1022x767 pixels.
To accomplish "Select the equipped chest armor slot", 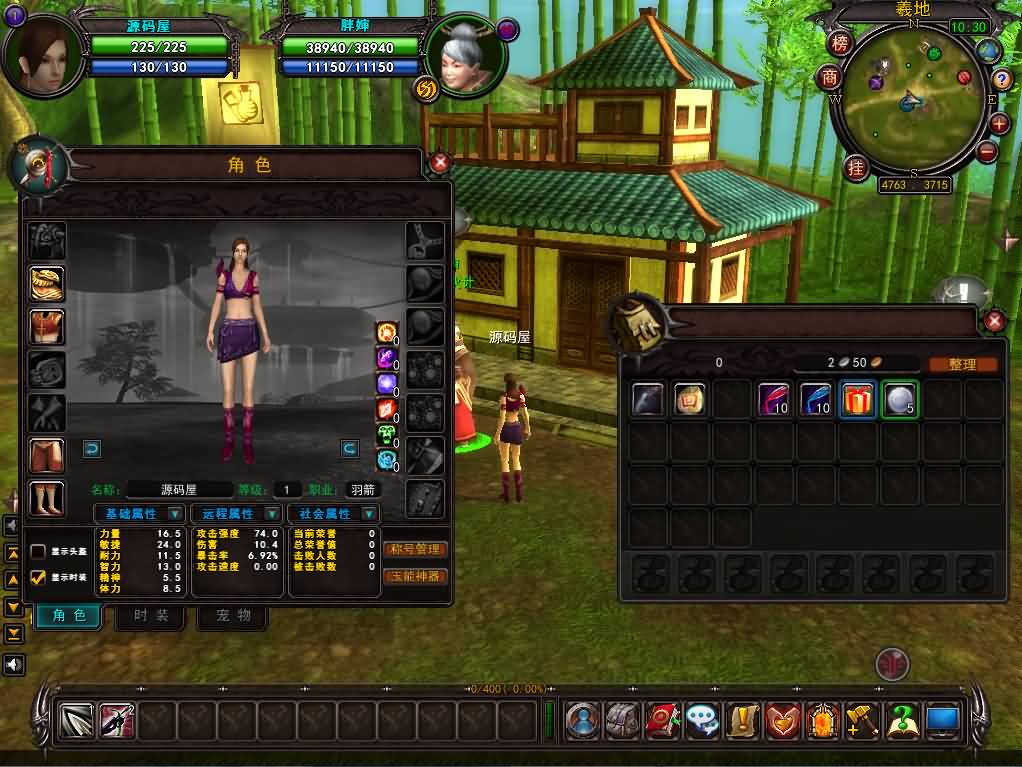I will coord(47,327).
